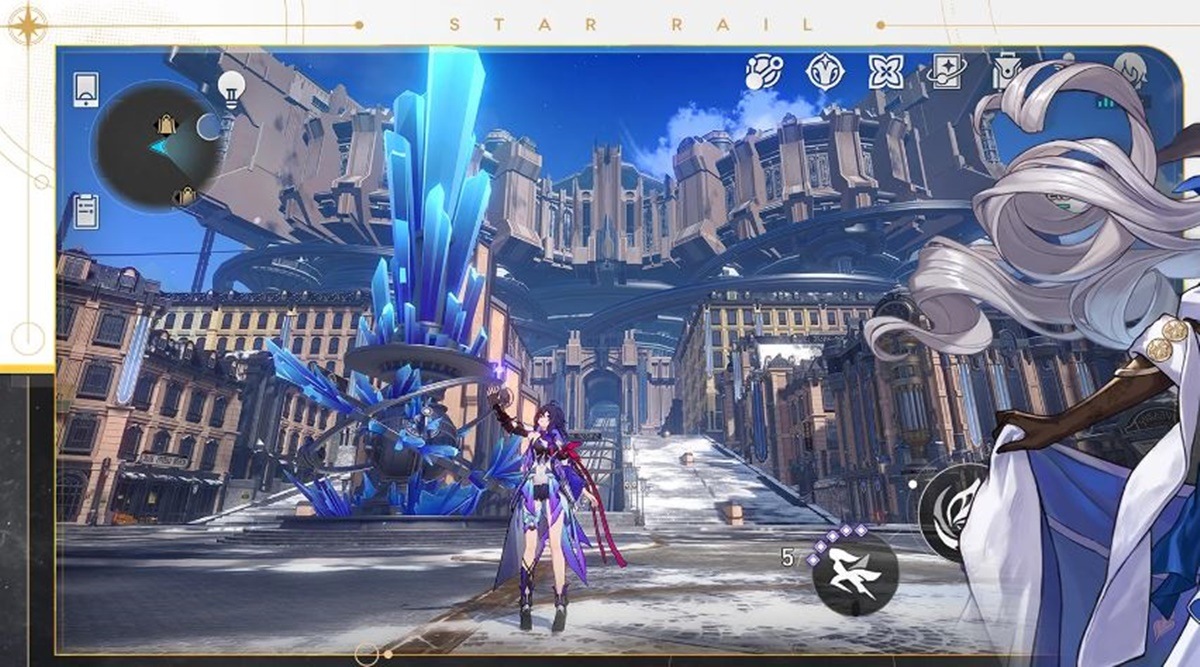This screenshot has width=1200, height=667.
Task: Open the connected-nodes icon in top bar
Action: click(x=764, y=72)
